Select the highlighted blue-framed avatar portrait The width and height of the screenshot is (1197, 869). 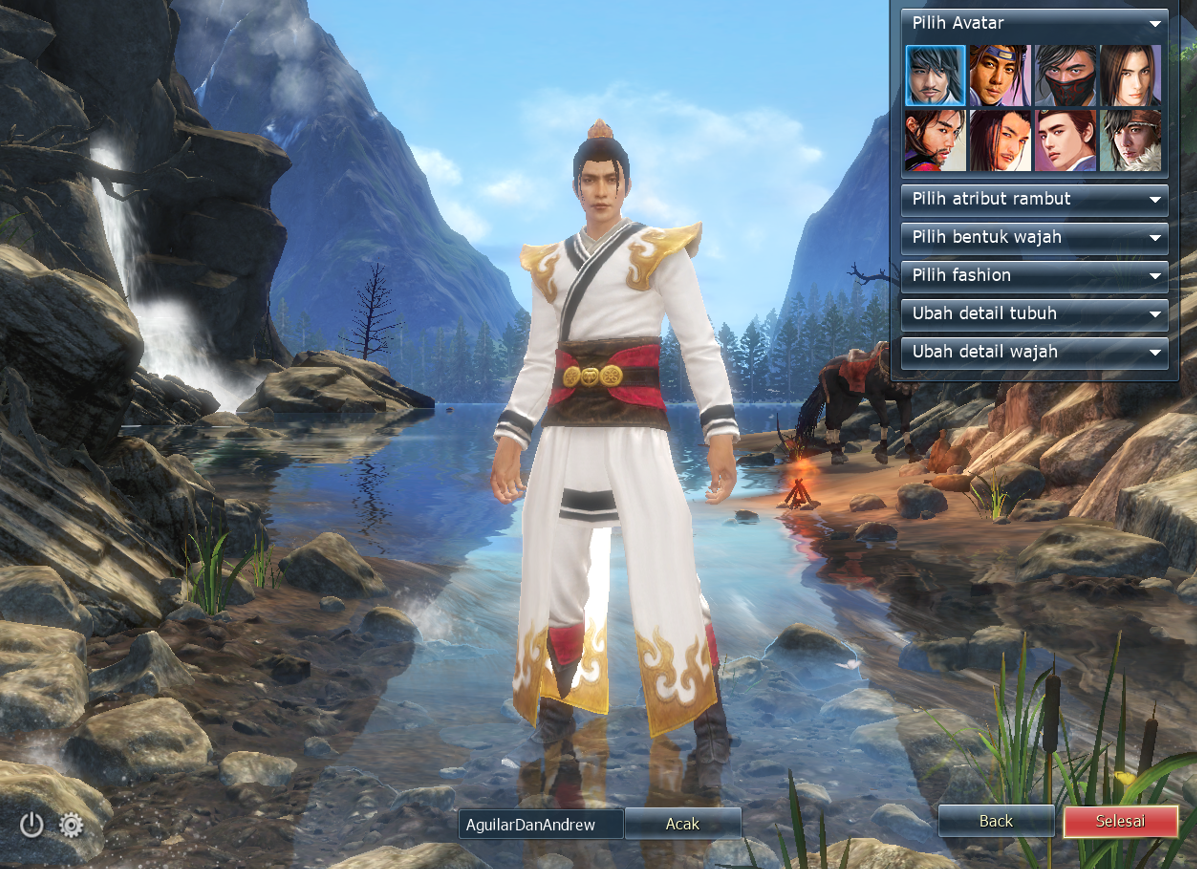click(x=935, y=75)
